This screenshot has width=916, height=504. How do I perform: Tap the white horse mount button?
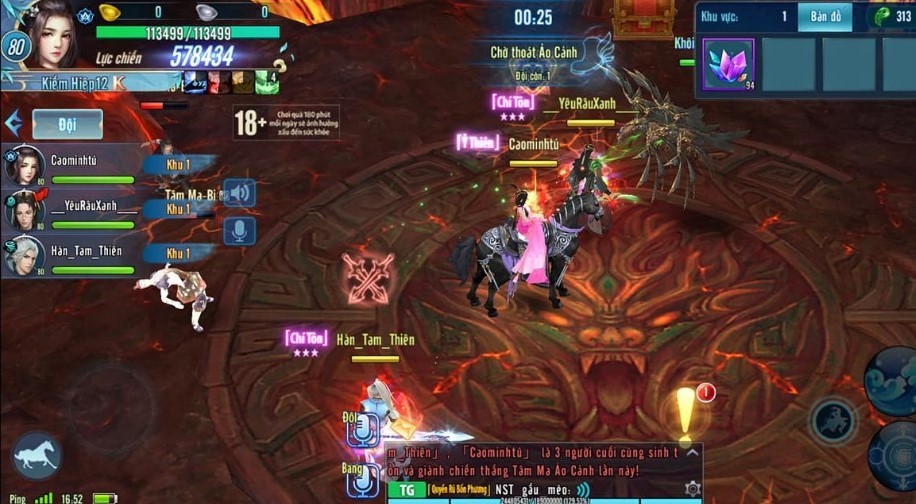(36, 455)
